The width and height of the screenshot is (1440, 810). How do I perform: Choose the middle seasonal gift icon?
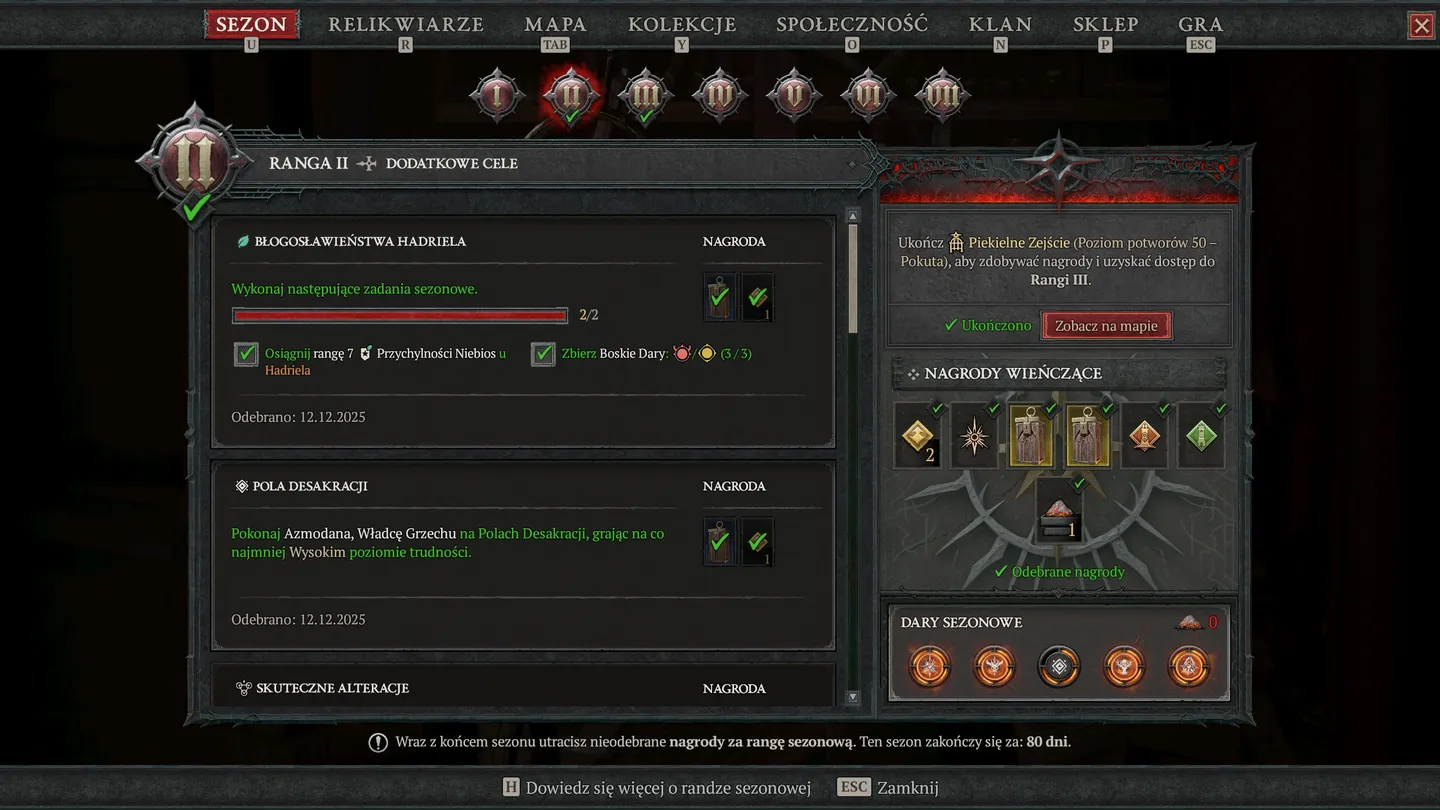pos(1059,666)
